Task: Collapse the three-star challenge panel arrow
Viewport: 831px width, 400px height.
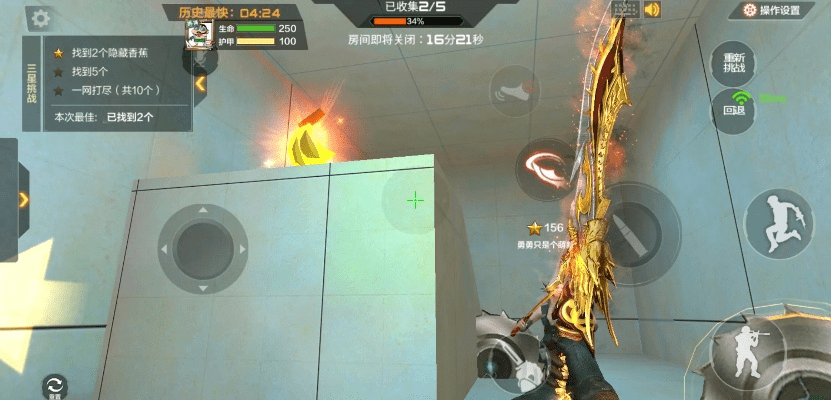Action: [x=201, y=84]
